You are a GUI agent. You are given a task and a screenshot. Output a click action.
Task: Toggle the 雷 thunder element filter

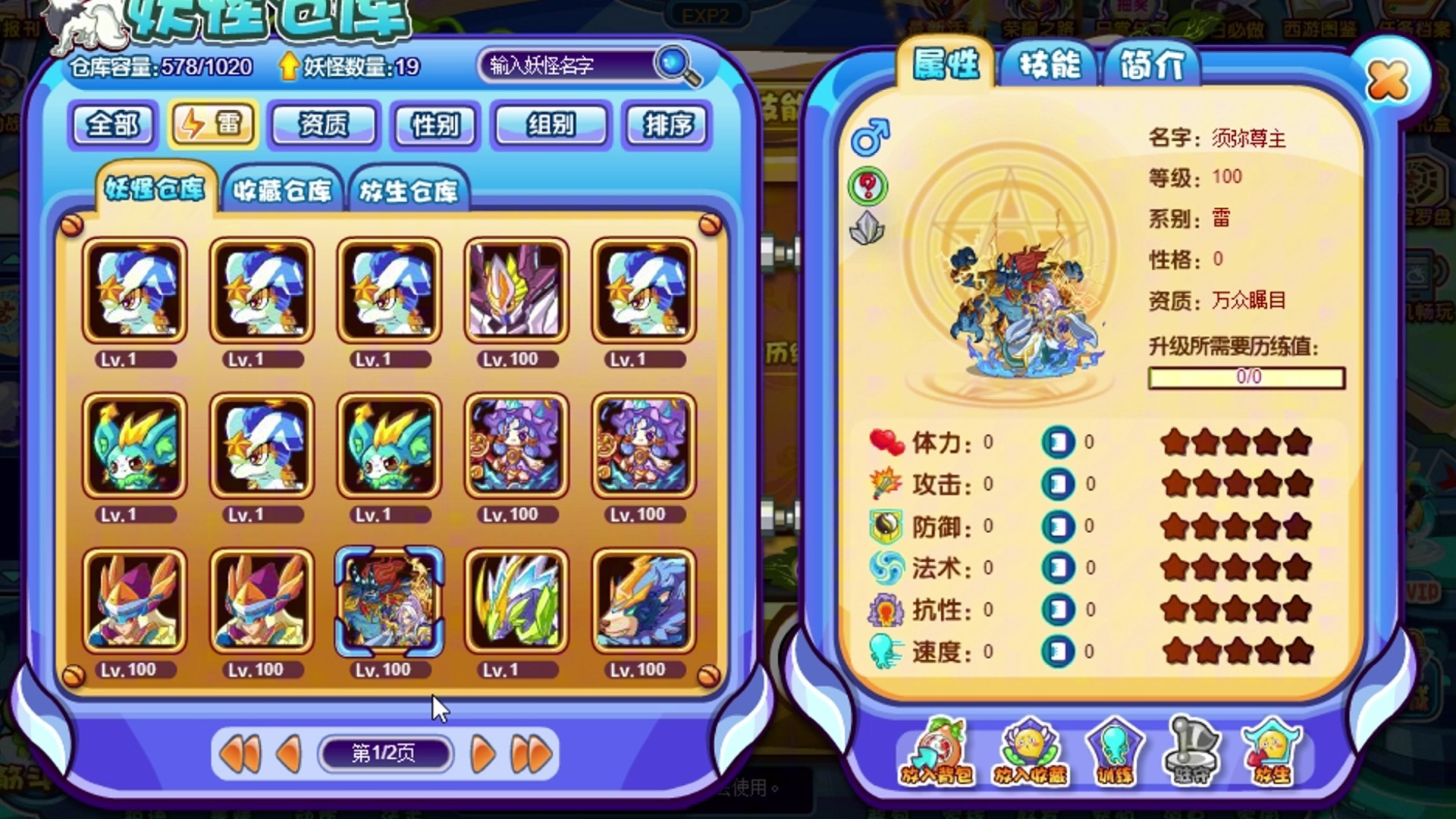(x=213, y=124)
